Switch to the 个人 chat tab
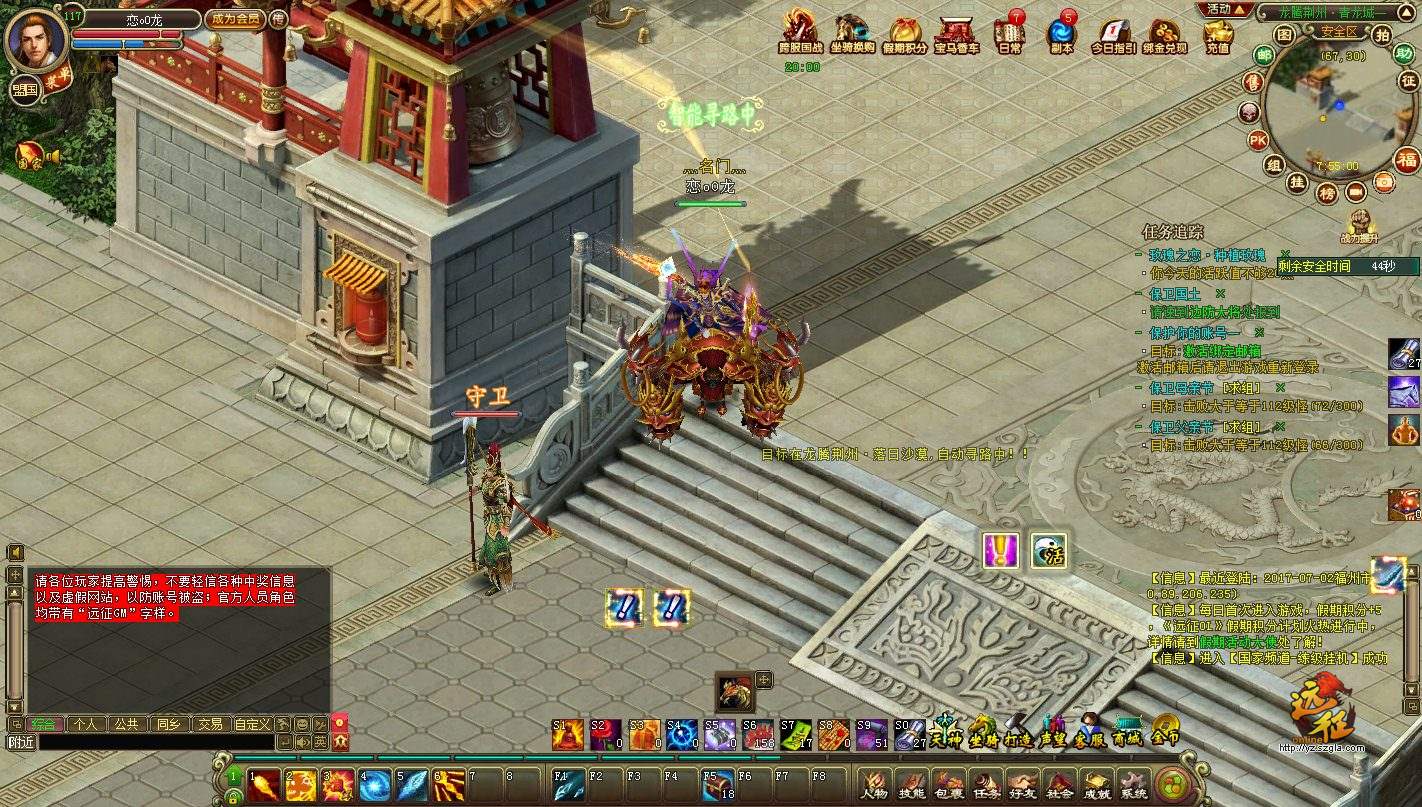 pyautogui.click(x=86, y=723)
